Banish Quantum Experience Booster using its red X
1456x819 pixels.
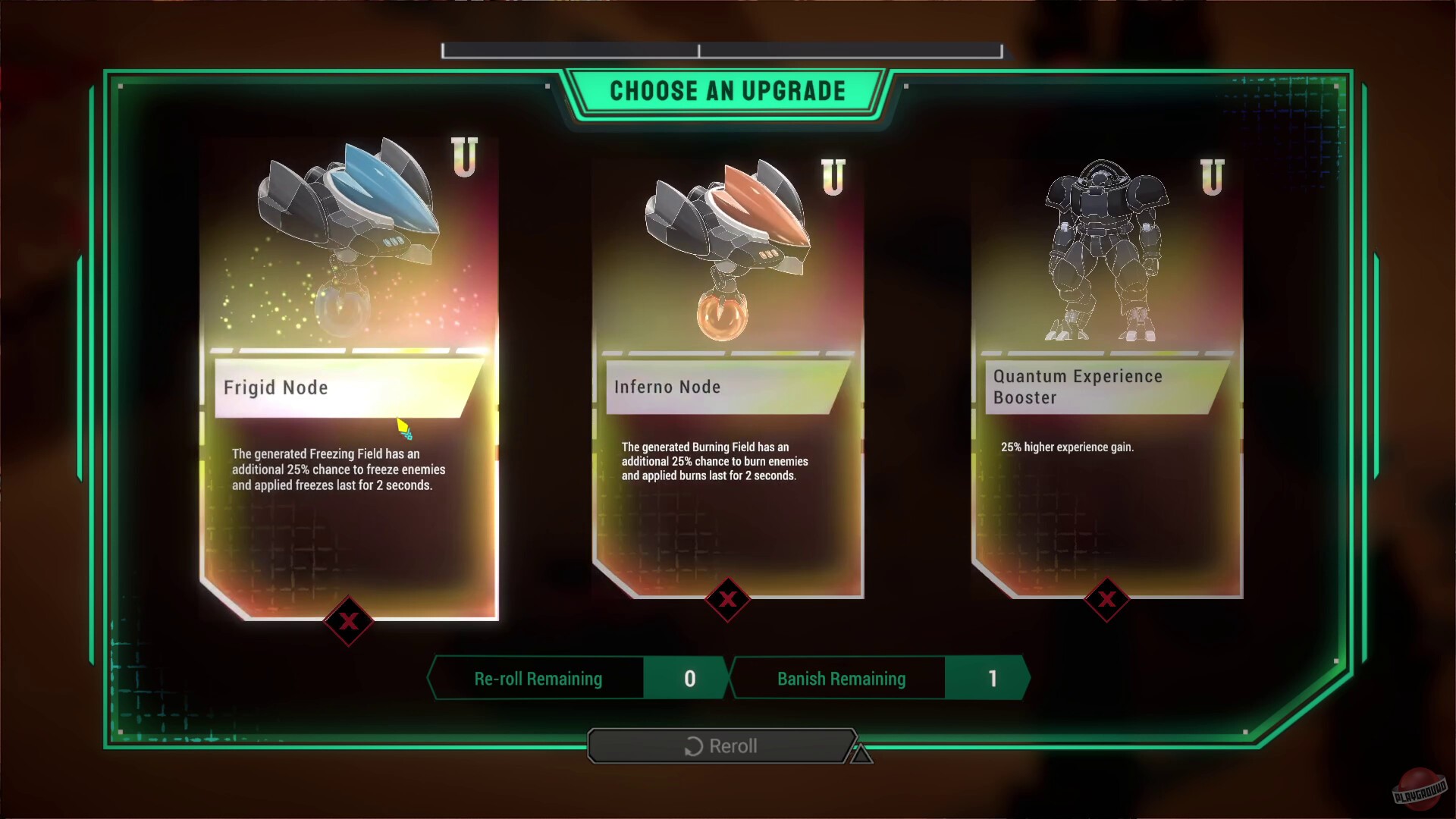coord(1108,600)
